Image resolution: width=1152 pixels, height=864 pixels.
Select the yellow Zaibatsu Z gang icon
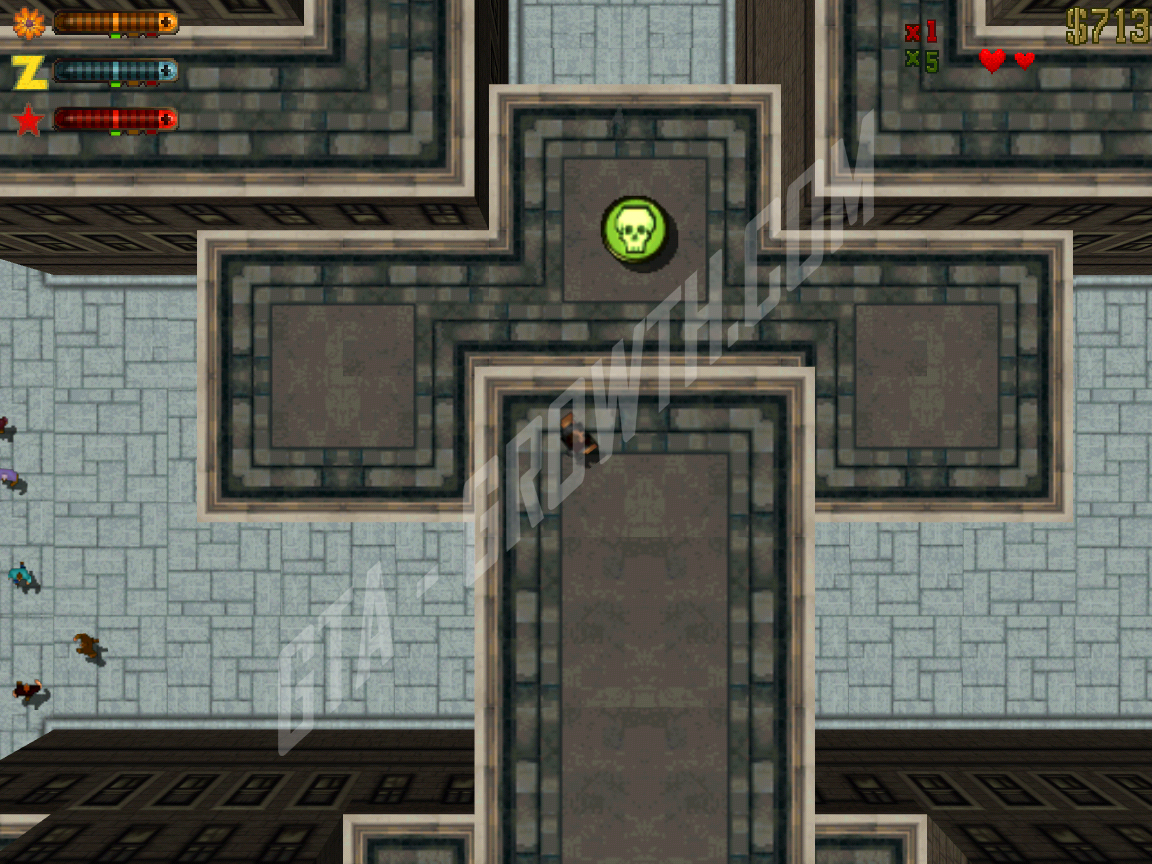(x=28, y=72)
